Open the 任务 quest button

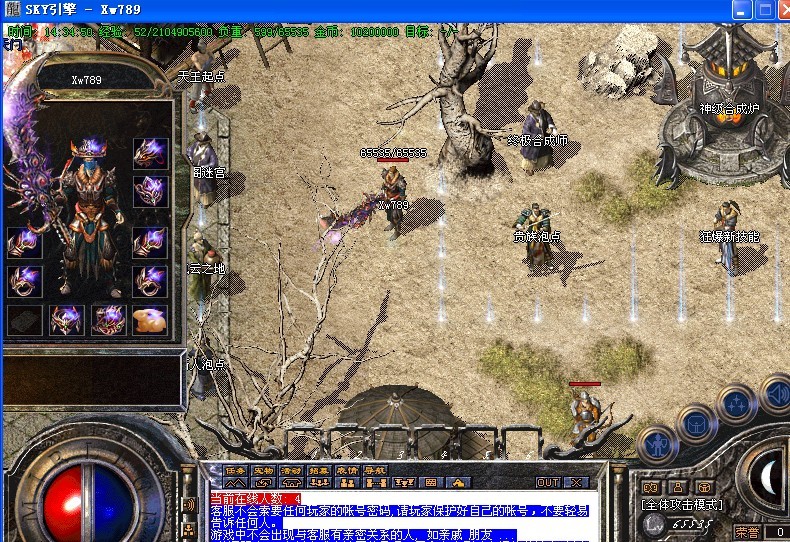236,470
